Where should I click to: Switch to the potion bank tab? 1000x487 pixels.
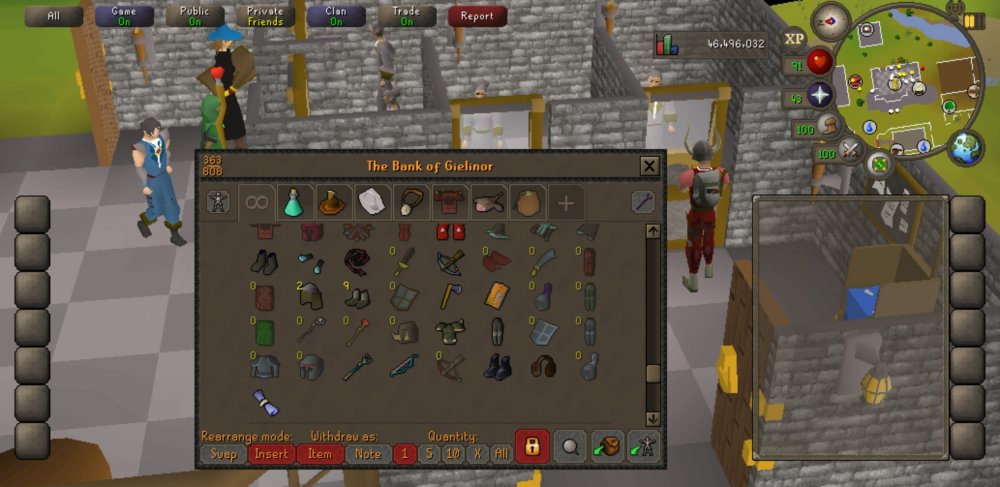(x=295, y=203)
